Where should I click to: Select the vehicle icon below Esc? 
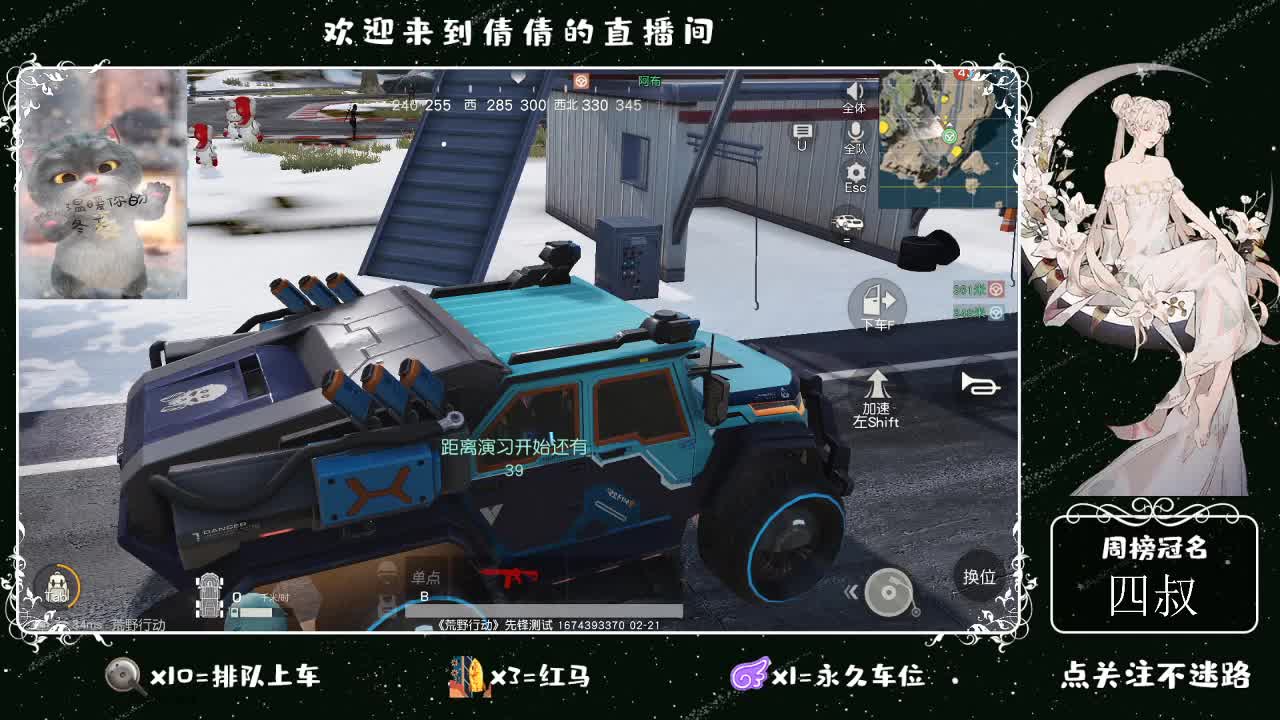pos(850,222)
